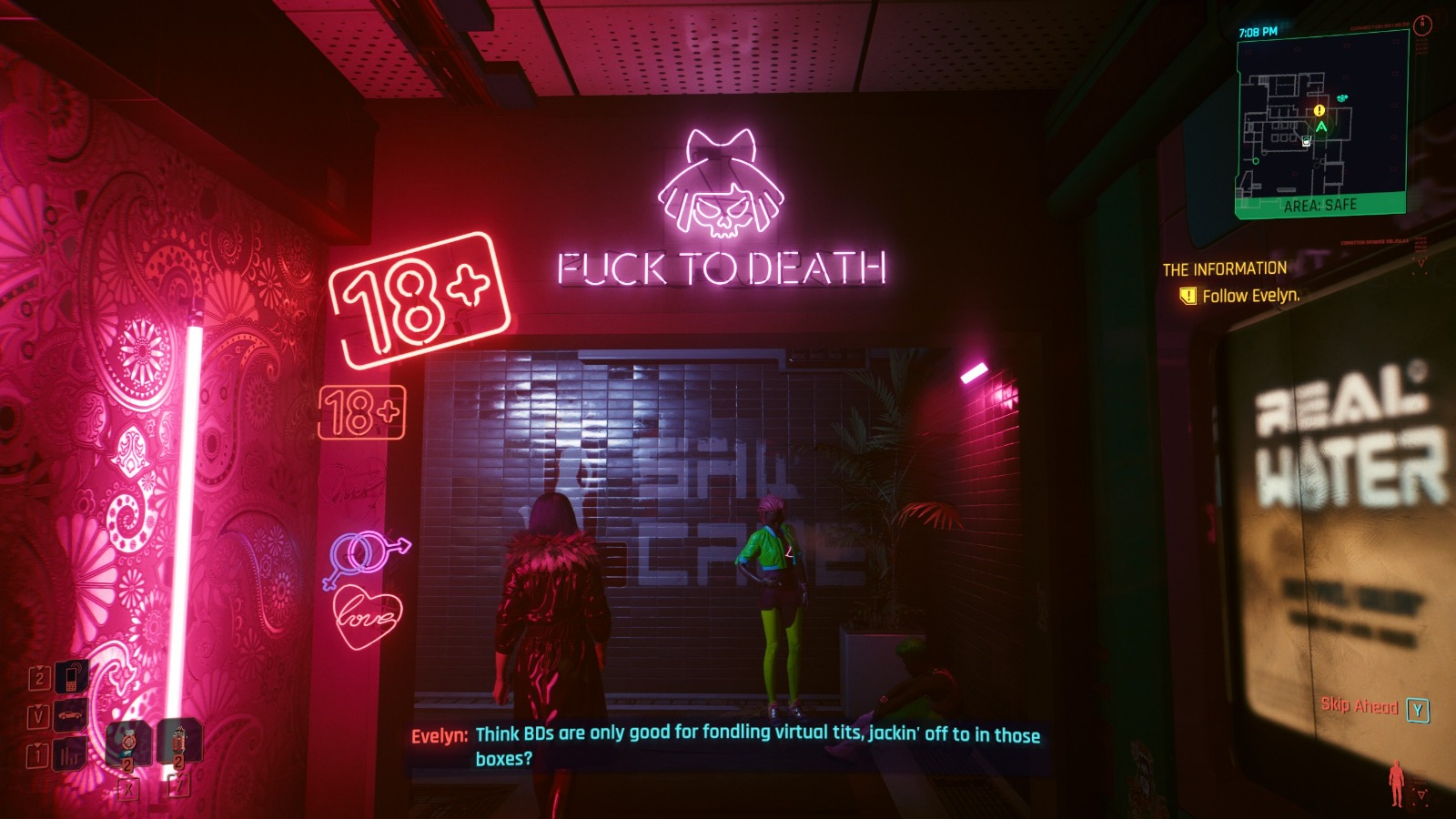1456x819 pixels.
Task: Click the green player arrow on minimap
Action: click(x=1321, y=126)
